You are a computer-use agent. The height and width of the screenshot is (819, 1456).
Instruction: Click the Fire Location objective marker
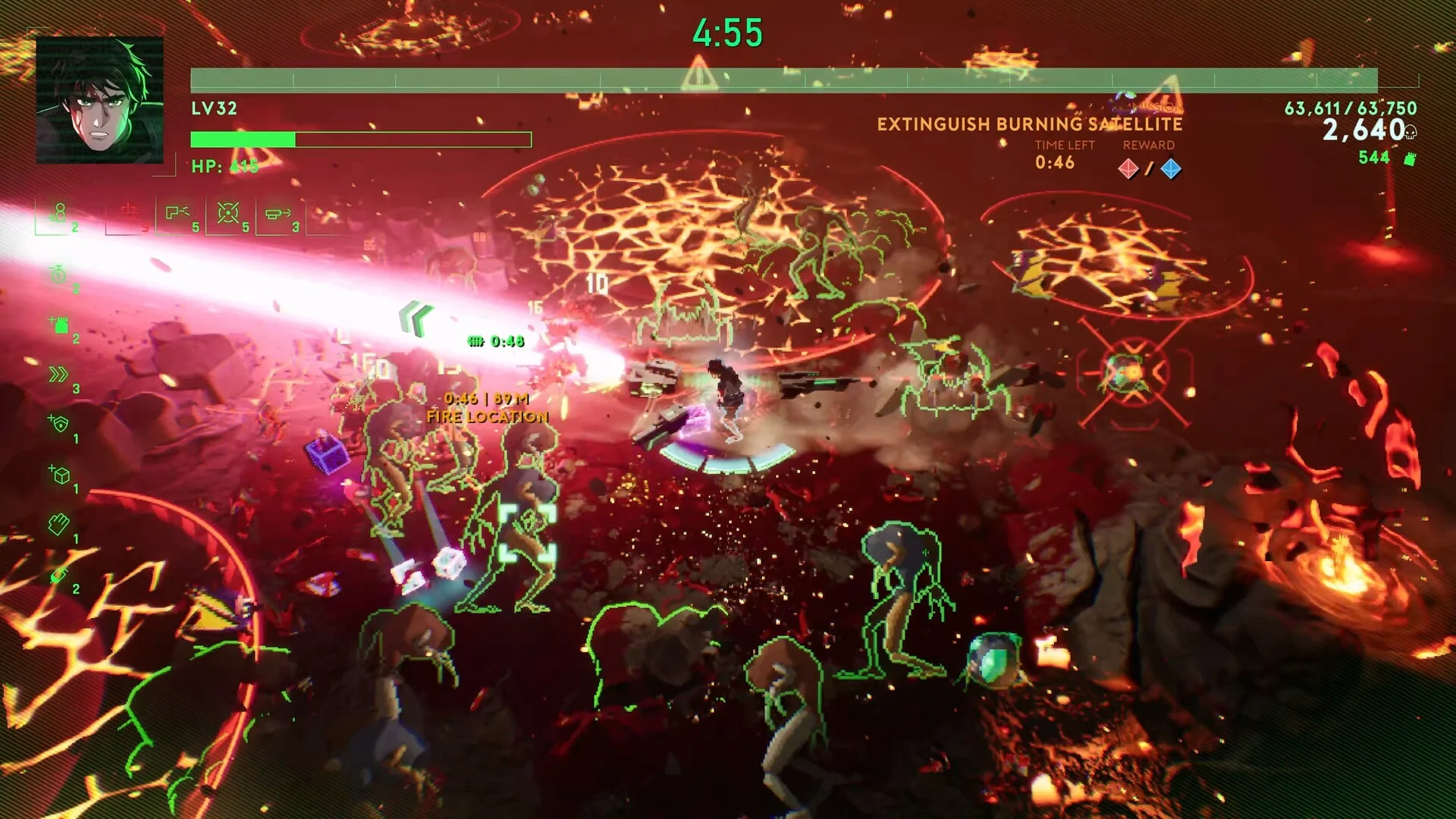[487, 416]
